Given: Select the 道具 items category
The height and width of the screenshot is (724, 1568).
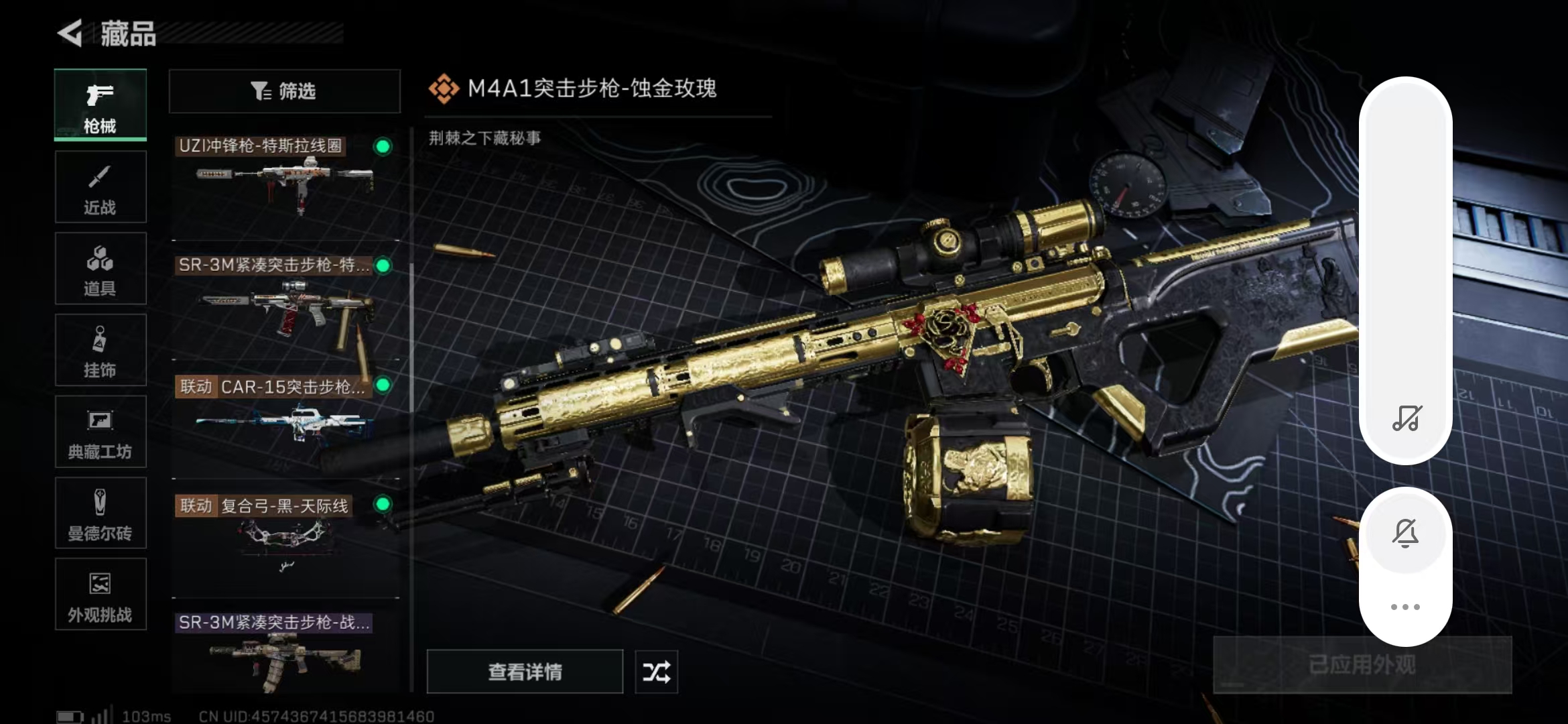Looking at the screenshot, I should pyautogui.click(x=101, y=268).
